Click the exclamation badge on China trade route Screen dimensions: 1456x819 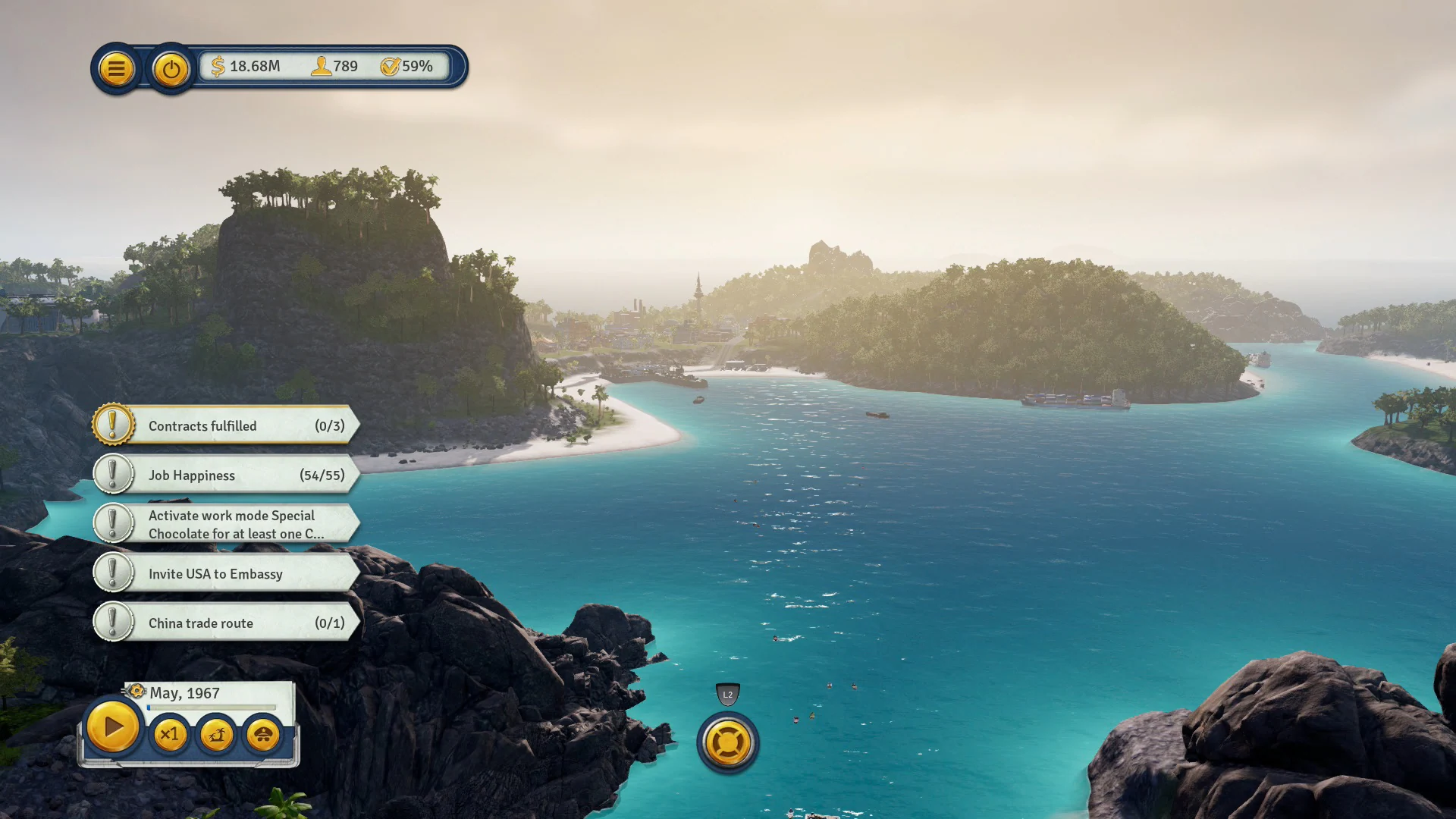click(x=112, y=622)
